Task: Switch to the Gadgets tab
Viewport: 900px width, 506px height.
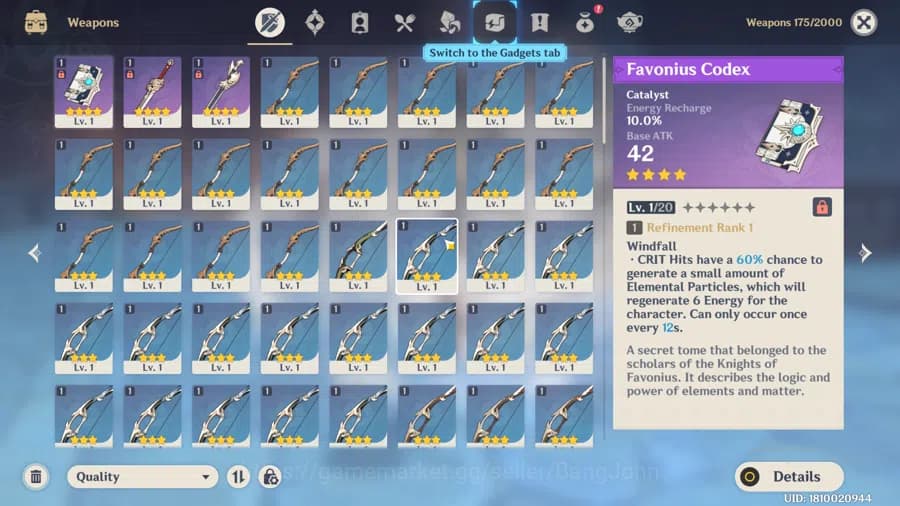Action: point(495,23)
